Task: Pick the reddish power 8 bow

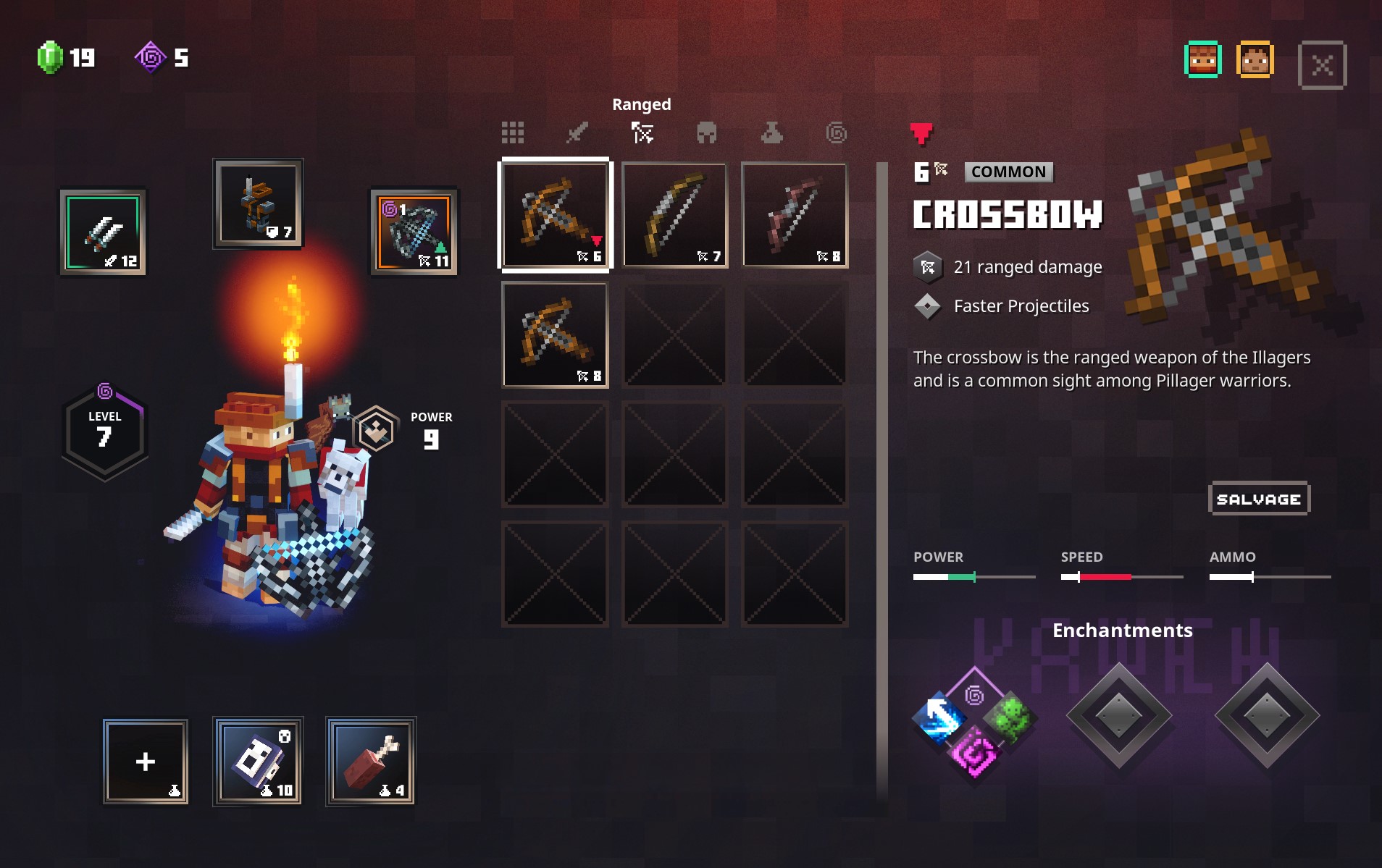Action: pyautogui.click(x=795, y=214)
